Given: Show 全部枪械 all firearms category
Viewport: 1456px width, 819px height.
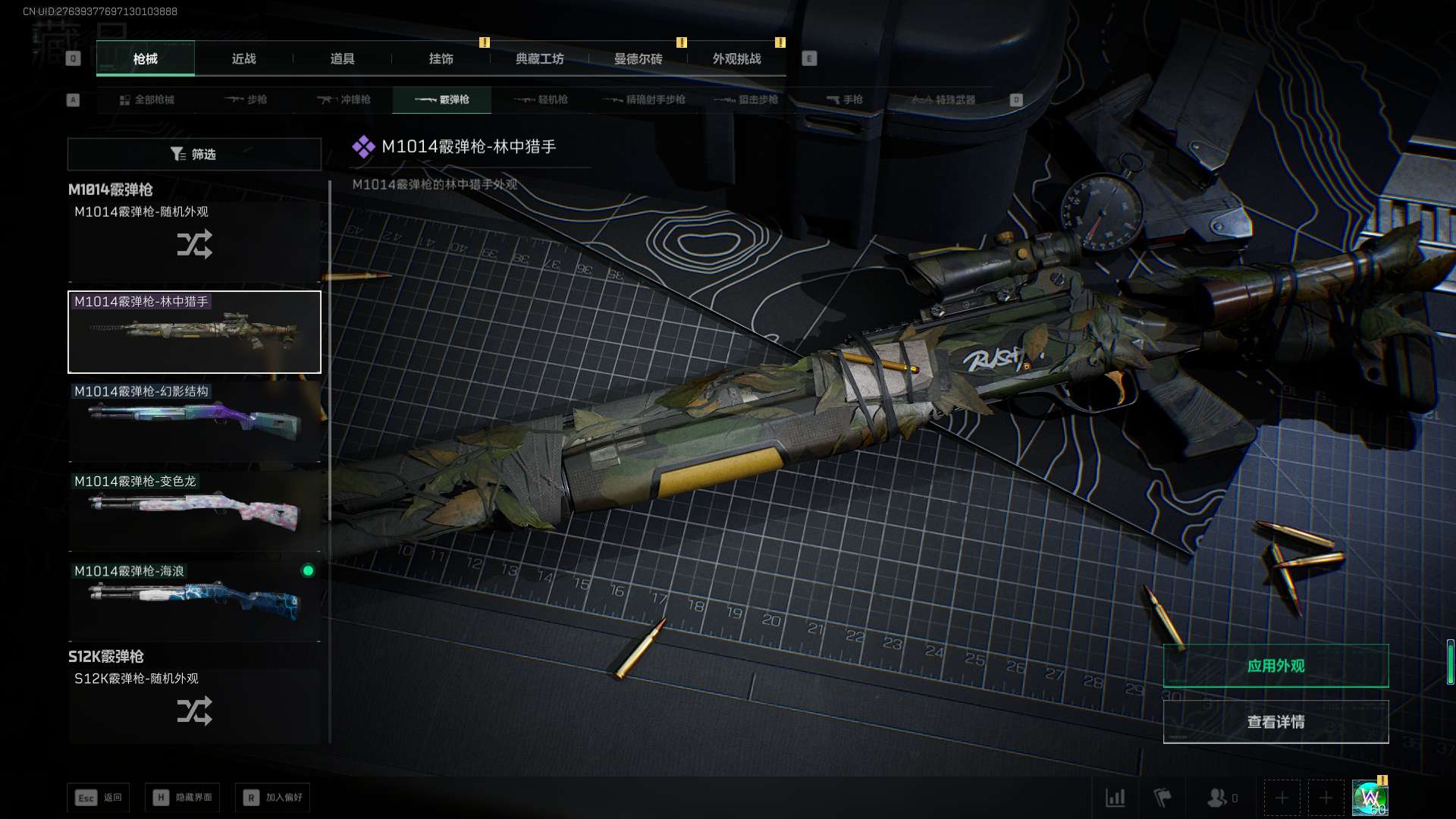Looking at the screenshot, I should coord(147,99).
